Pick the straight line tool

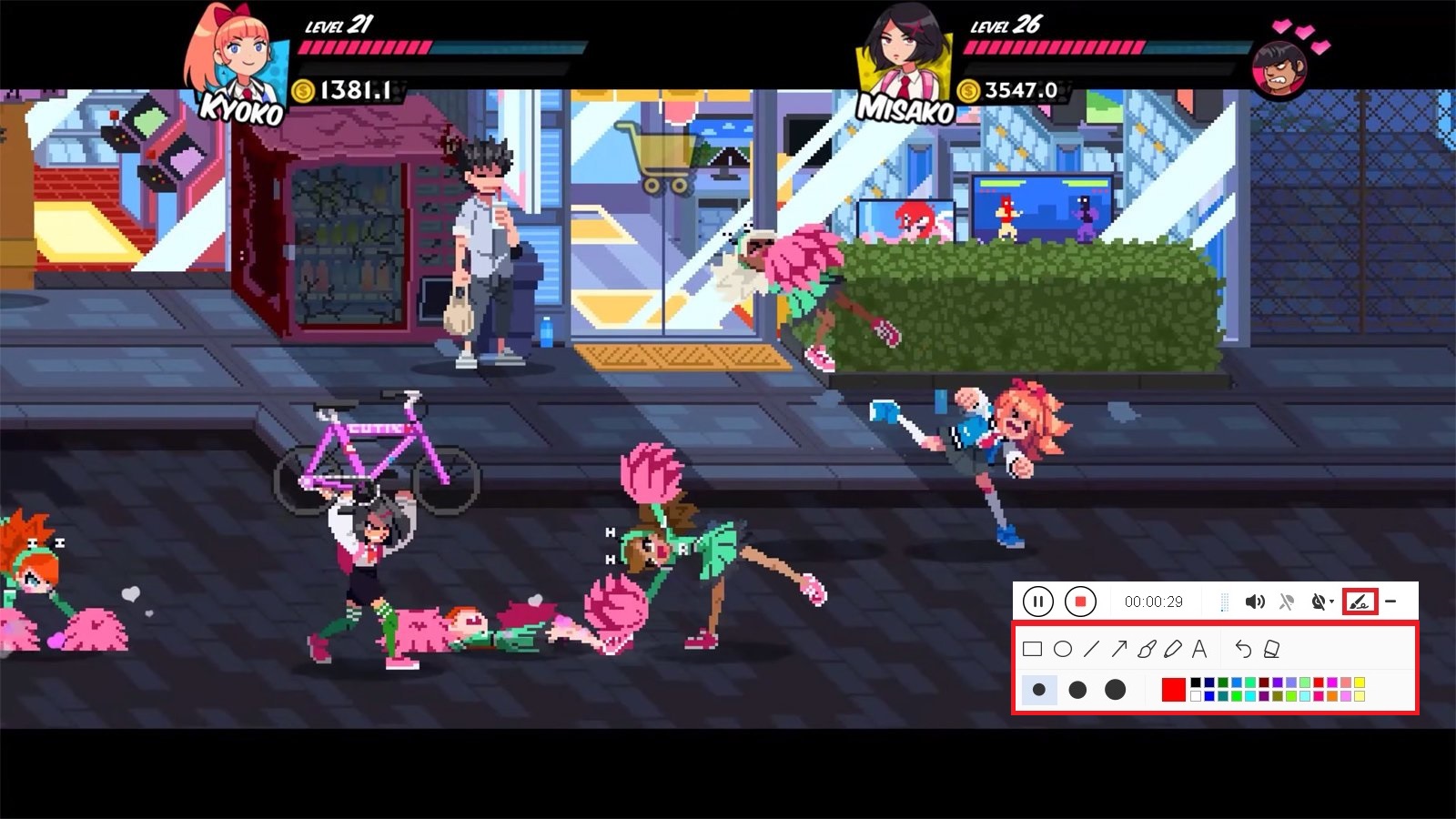[x=1090, y=650]
